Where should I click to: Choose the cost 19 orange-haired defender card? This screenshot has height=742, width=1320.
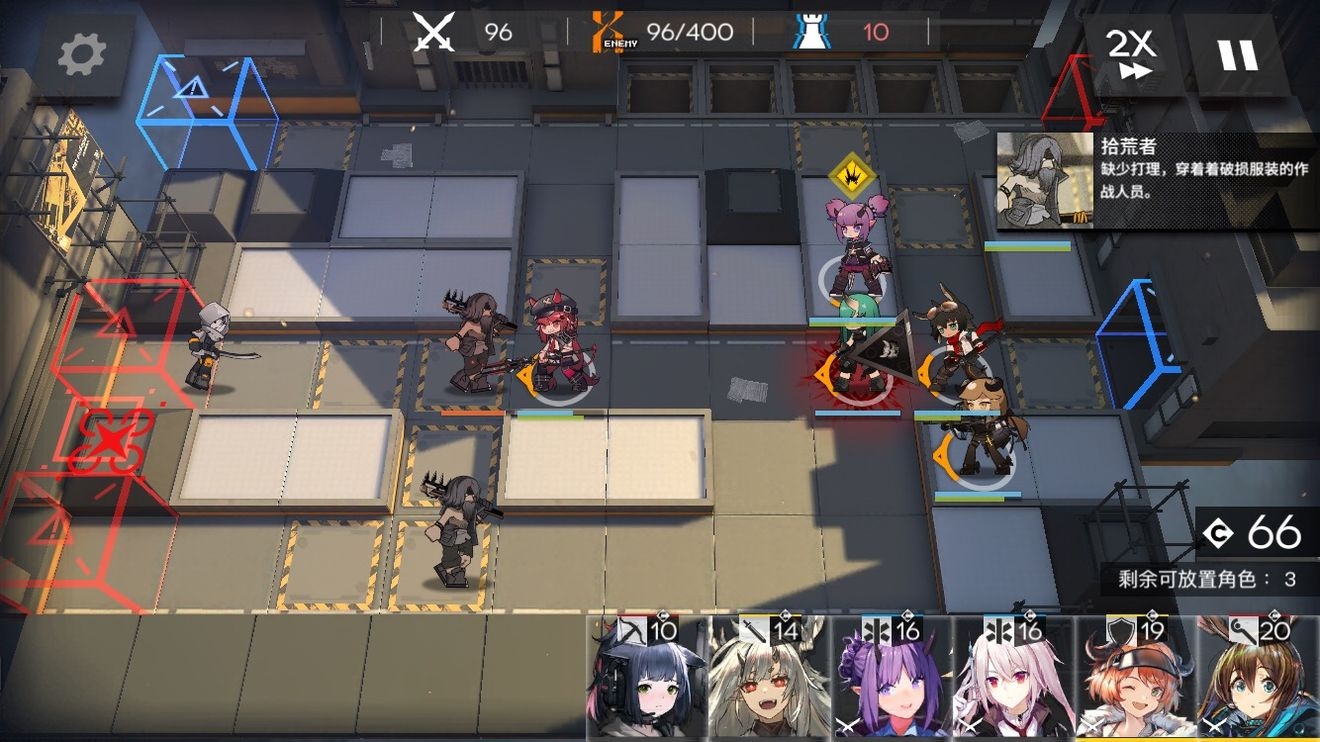(1135, 680)
